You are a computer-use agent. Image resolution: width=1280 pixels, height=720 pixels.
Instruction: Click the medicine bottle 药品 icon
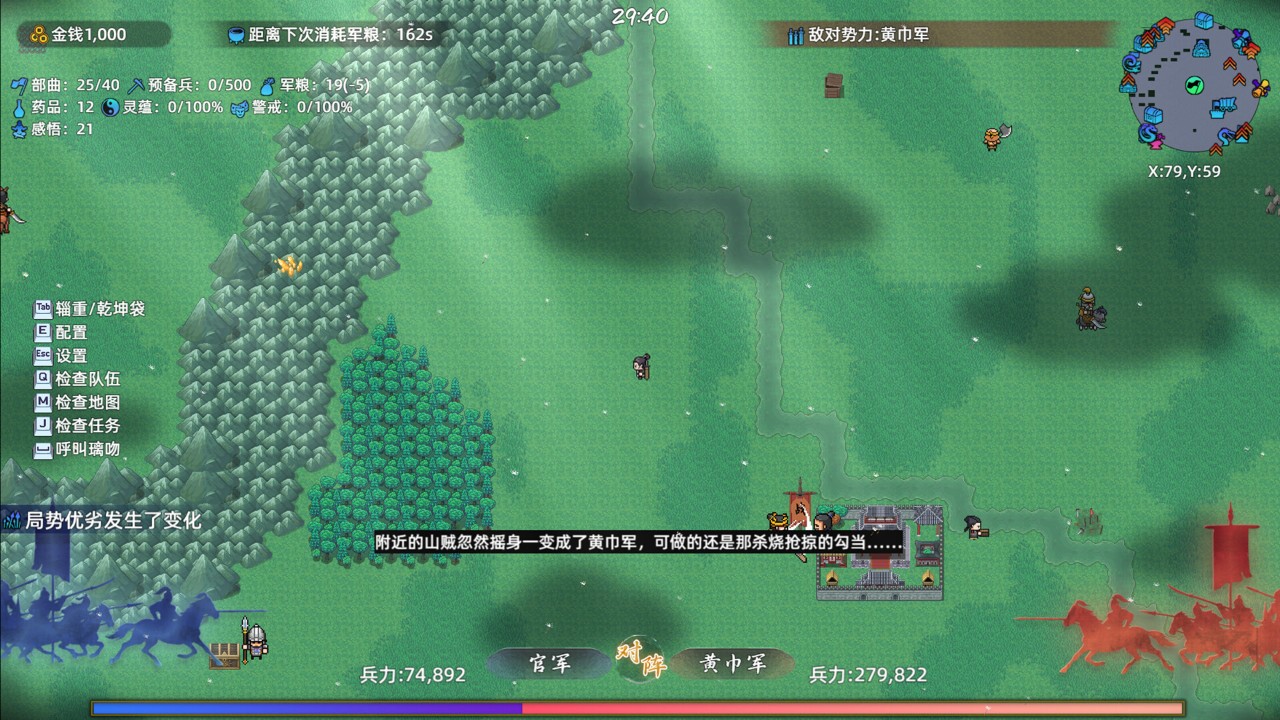click(x=19, y=108)
